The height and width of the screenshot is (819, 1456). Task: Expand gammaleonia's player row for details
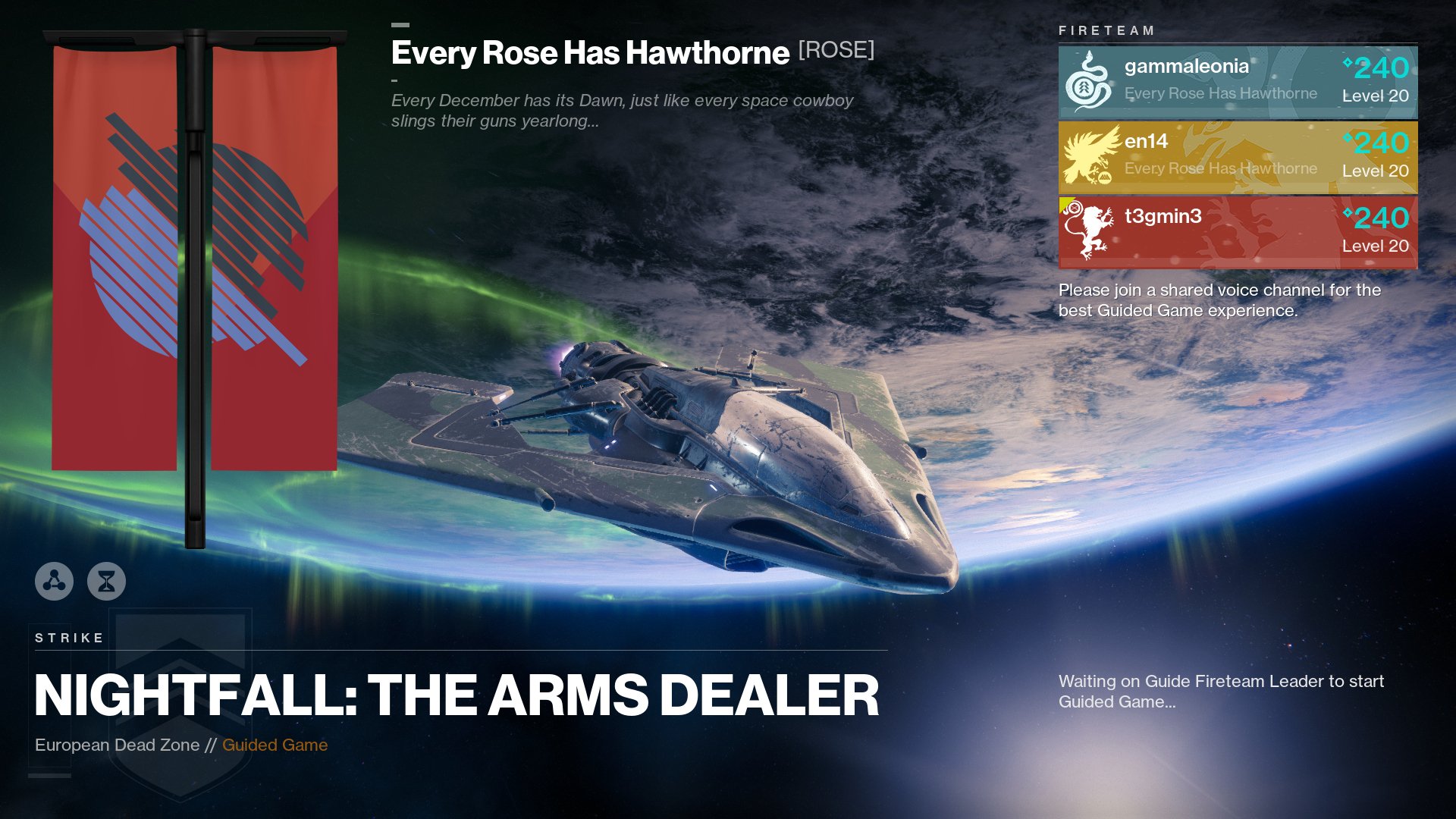coord(1238,81)
